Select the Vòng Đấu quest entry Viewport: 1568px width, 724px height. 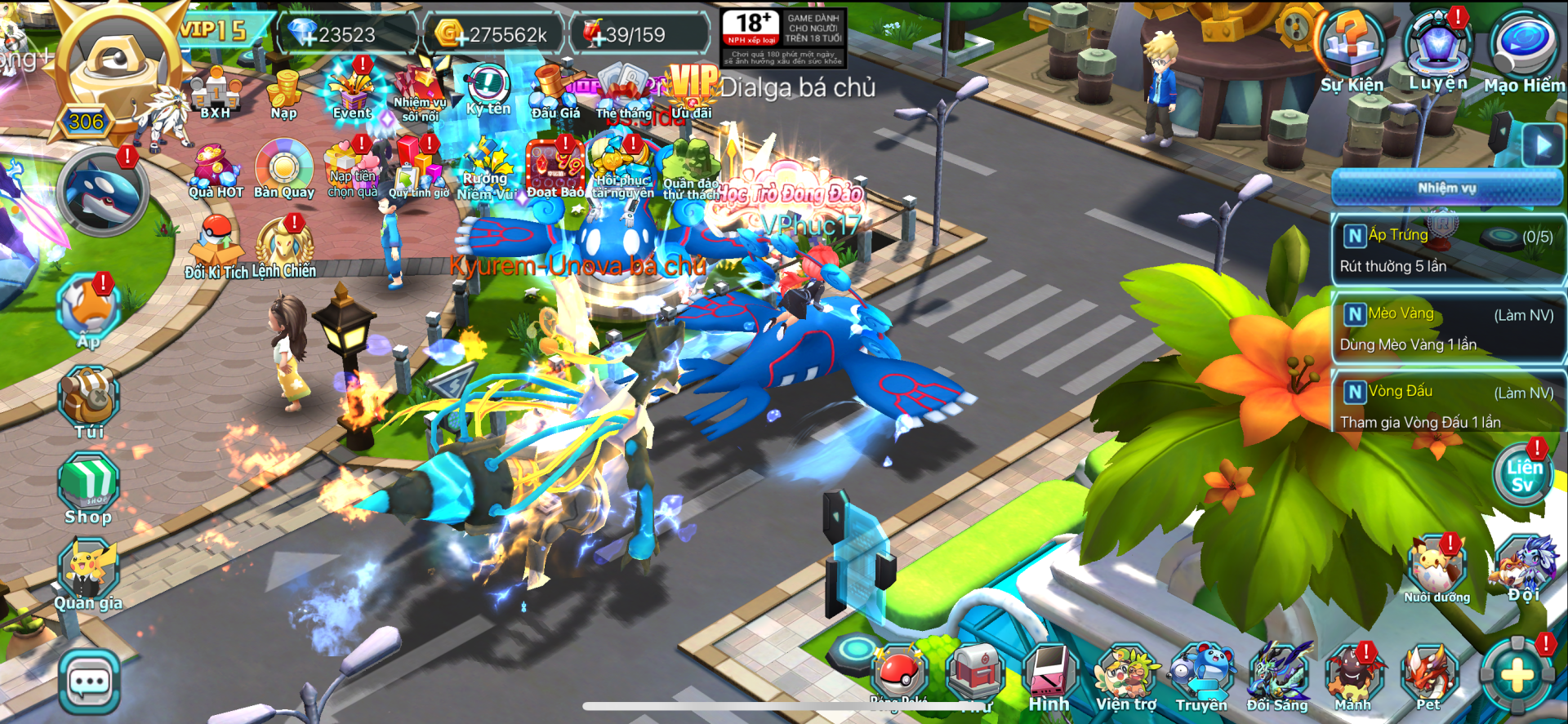click(1447, 406)
